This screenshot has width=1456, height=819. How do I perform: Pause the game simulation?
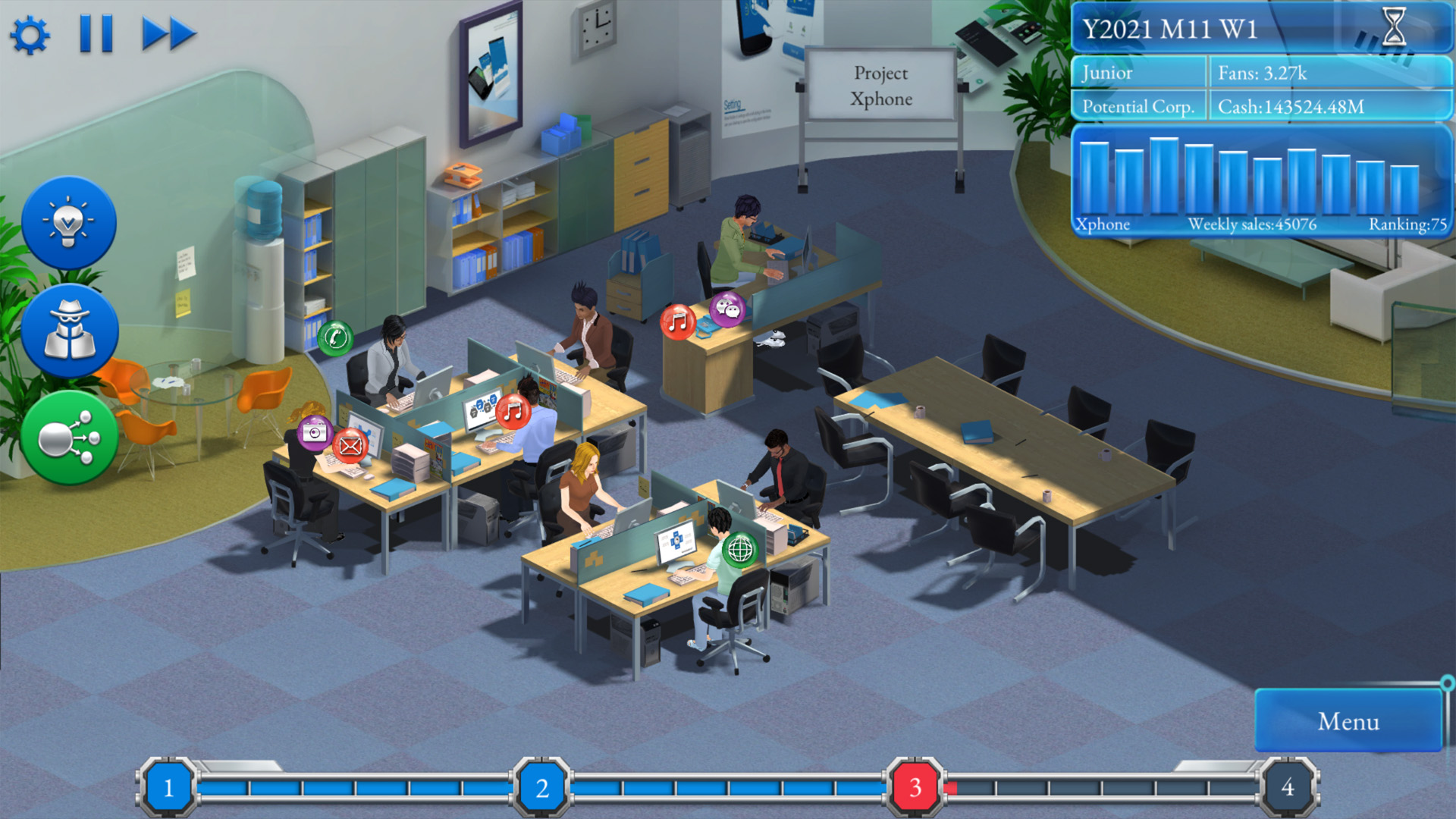[x=96, y=34]
